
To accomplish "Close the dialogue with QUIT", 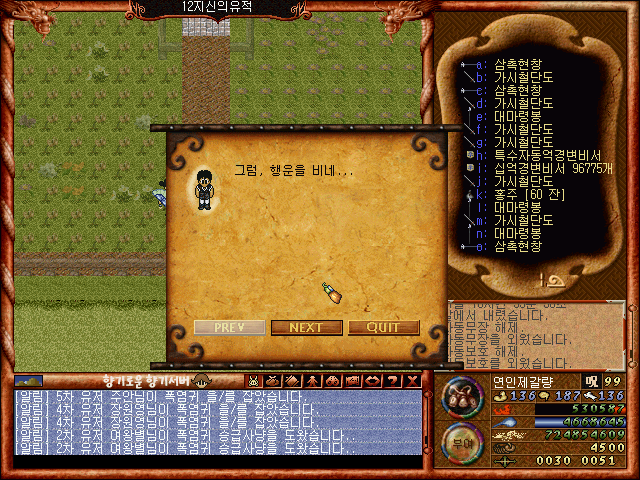I will click(383, 327).
